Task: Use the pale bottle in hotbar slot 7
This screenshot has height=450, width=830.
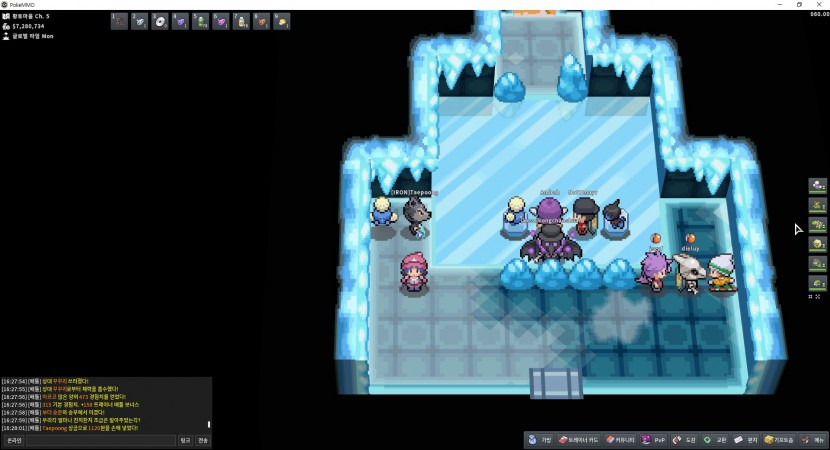Action: (242, 21)
